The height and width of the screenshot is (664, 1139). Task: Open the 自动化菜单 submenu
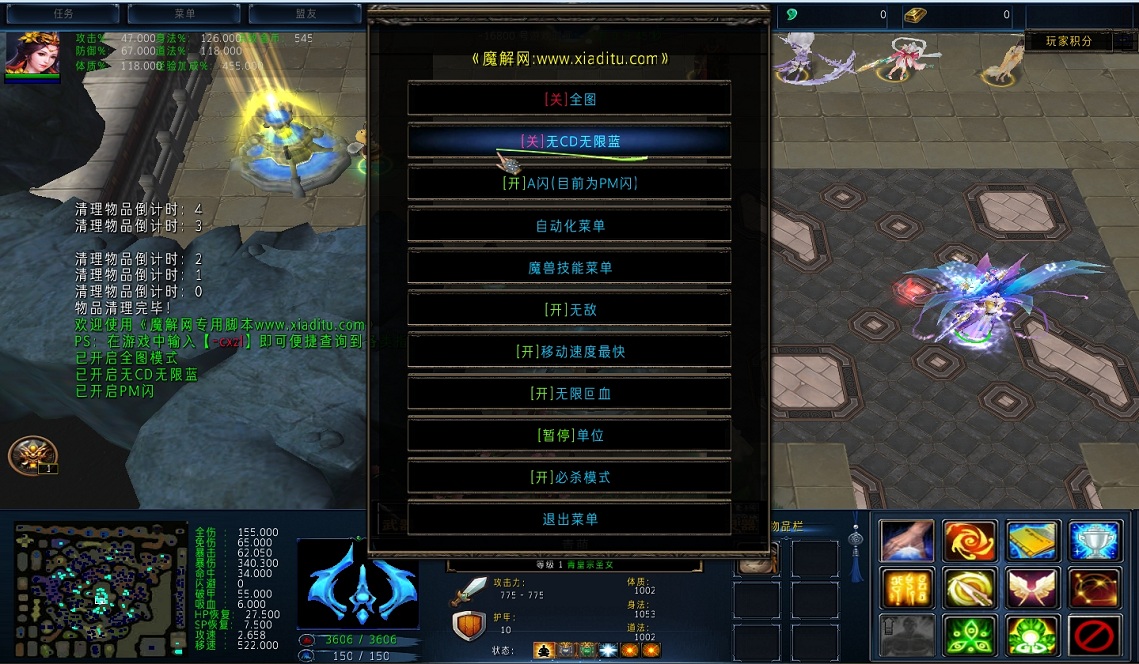coord(569,225)
